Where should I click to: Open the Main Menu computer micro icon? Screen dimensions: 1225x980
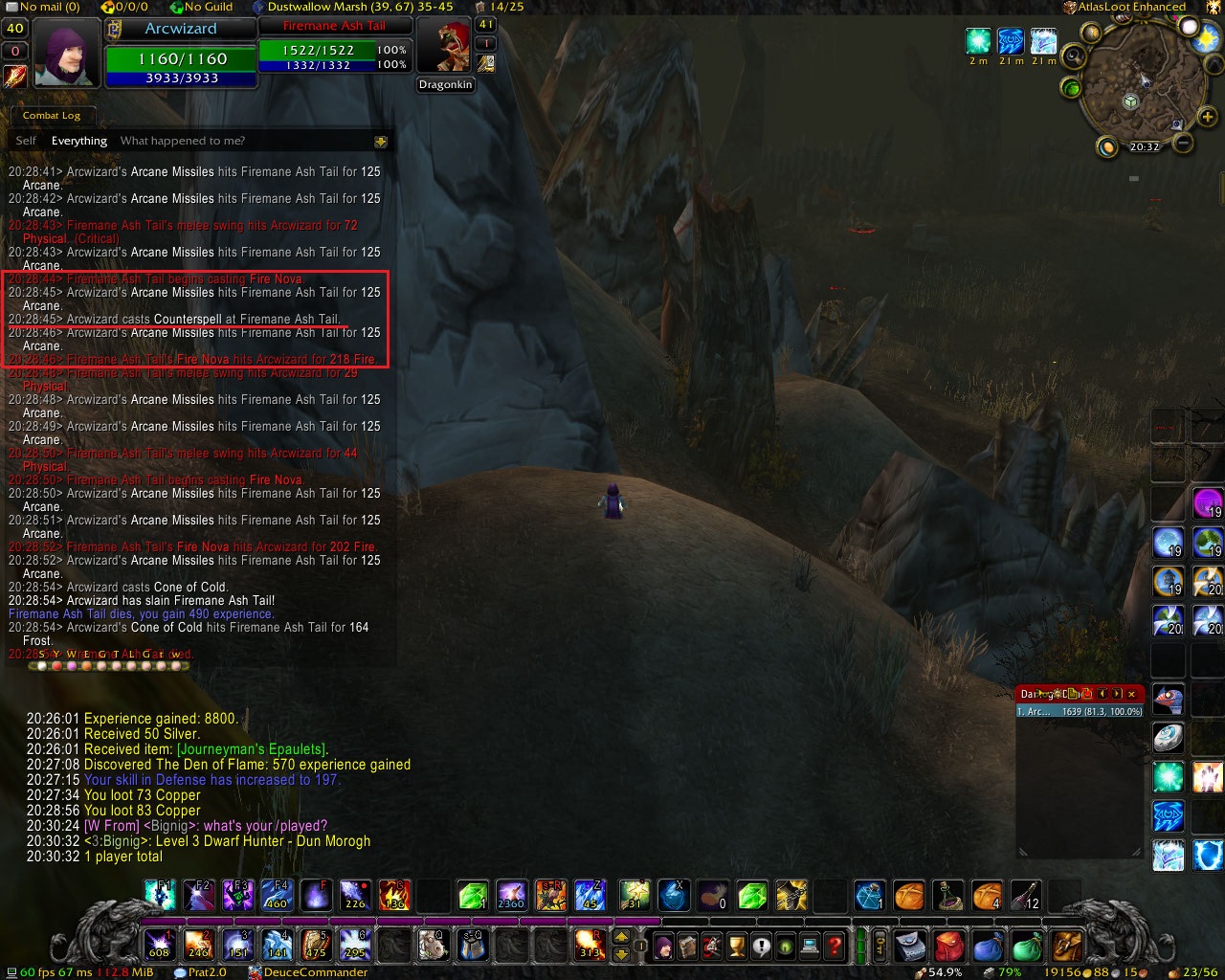(x=809, y=947)
